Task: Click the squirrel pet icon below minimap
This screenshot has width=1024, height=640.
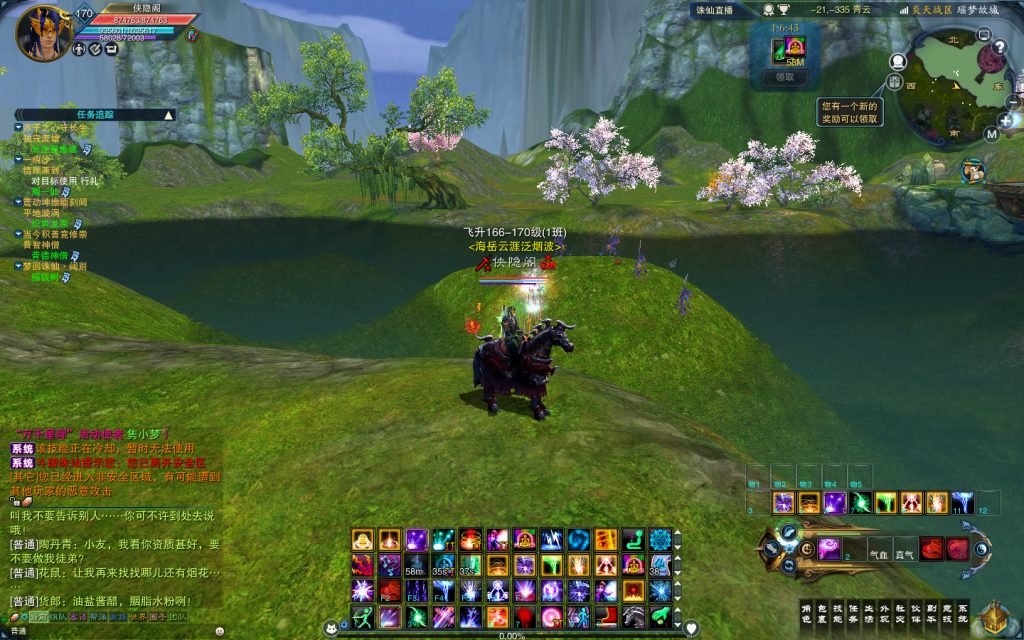Action: (972, 171)
